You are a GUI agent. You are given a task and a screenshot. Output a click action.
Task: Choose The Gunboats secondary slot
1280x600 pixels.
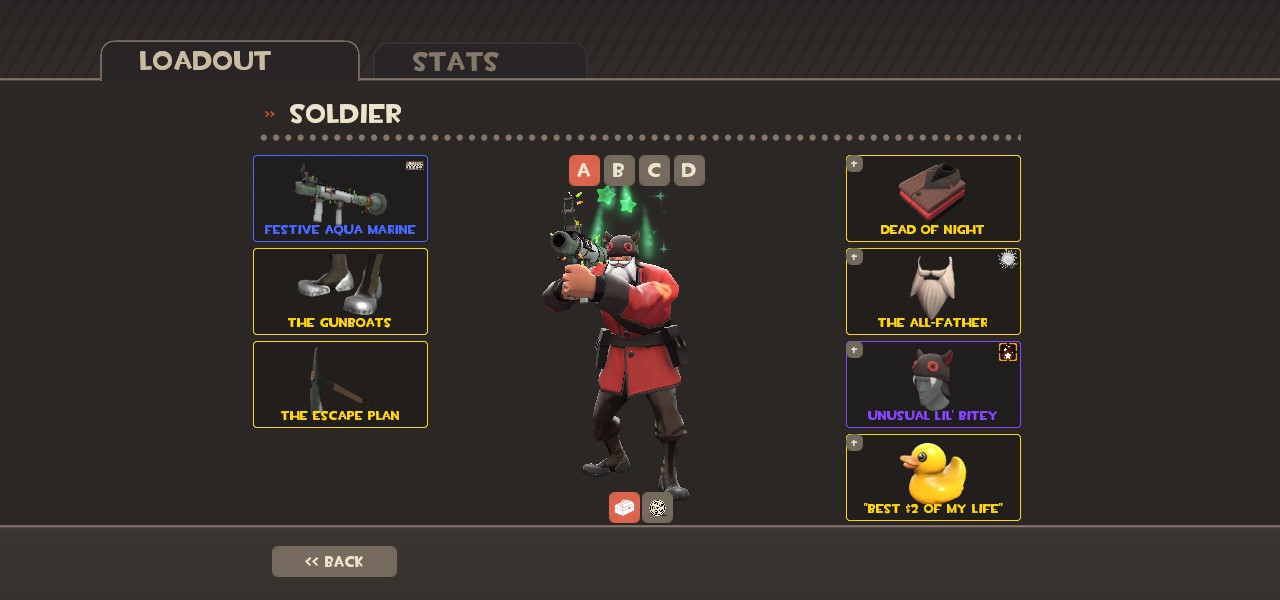340,291
